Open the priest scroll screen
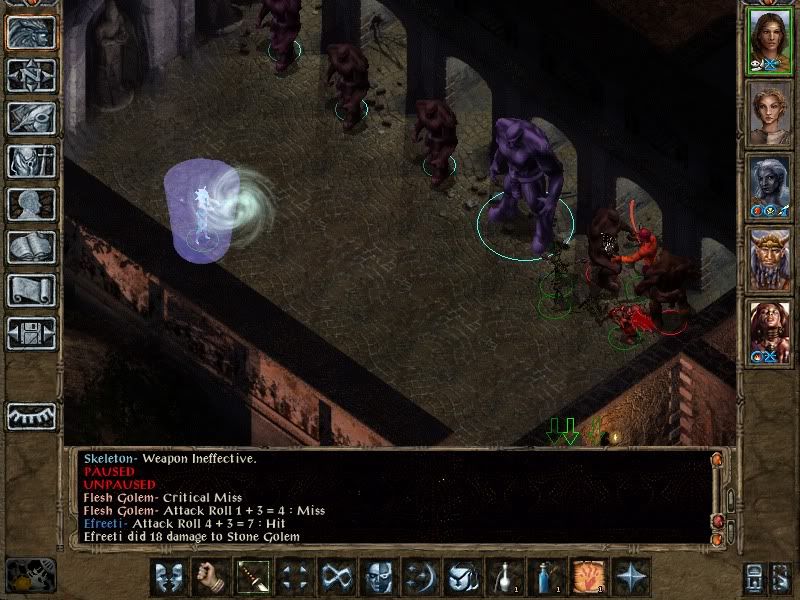Screen dimensions: 800x600 click(31, 290)
